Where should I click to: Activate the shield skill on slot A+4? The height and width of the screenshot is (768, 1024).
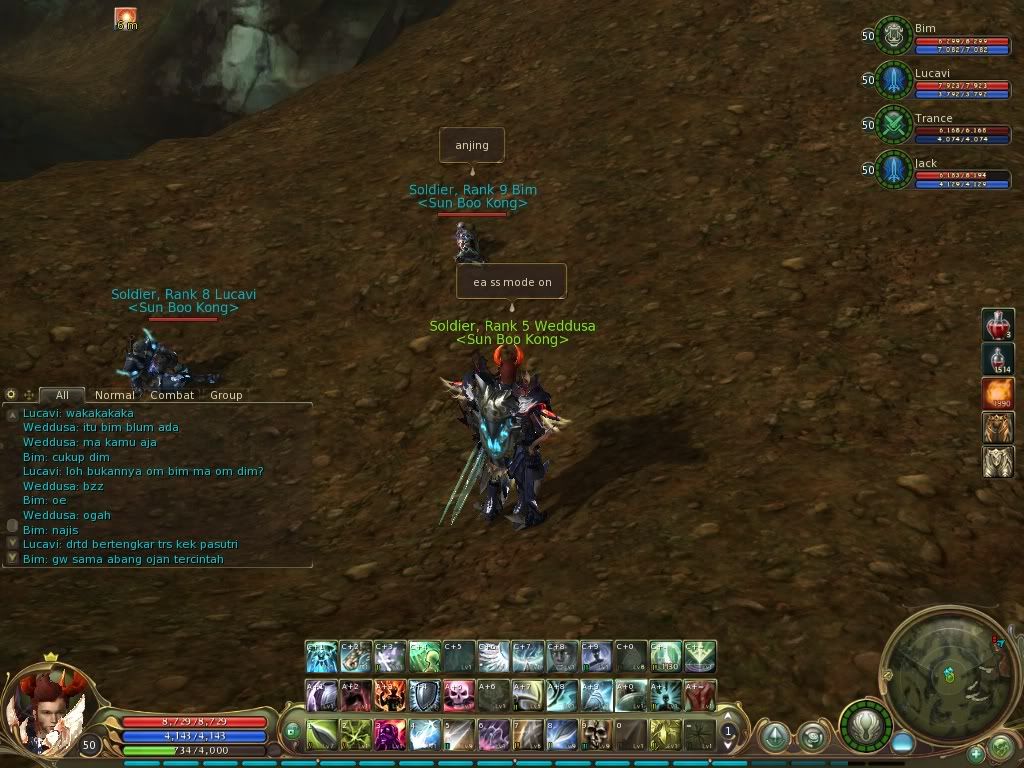(x=424, y=695)
